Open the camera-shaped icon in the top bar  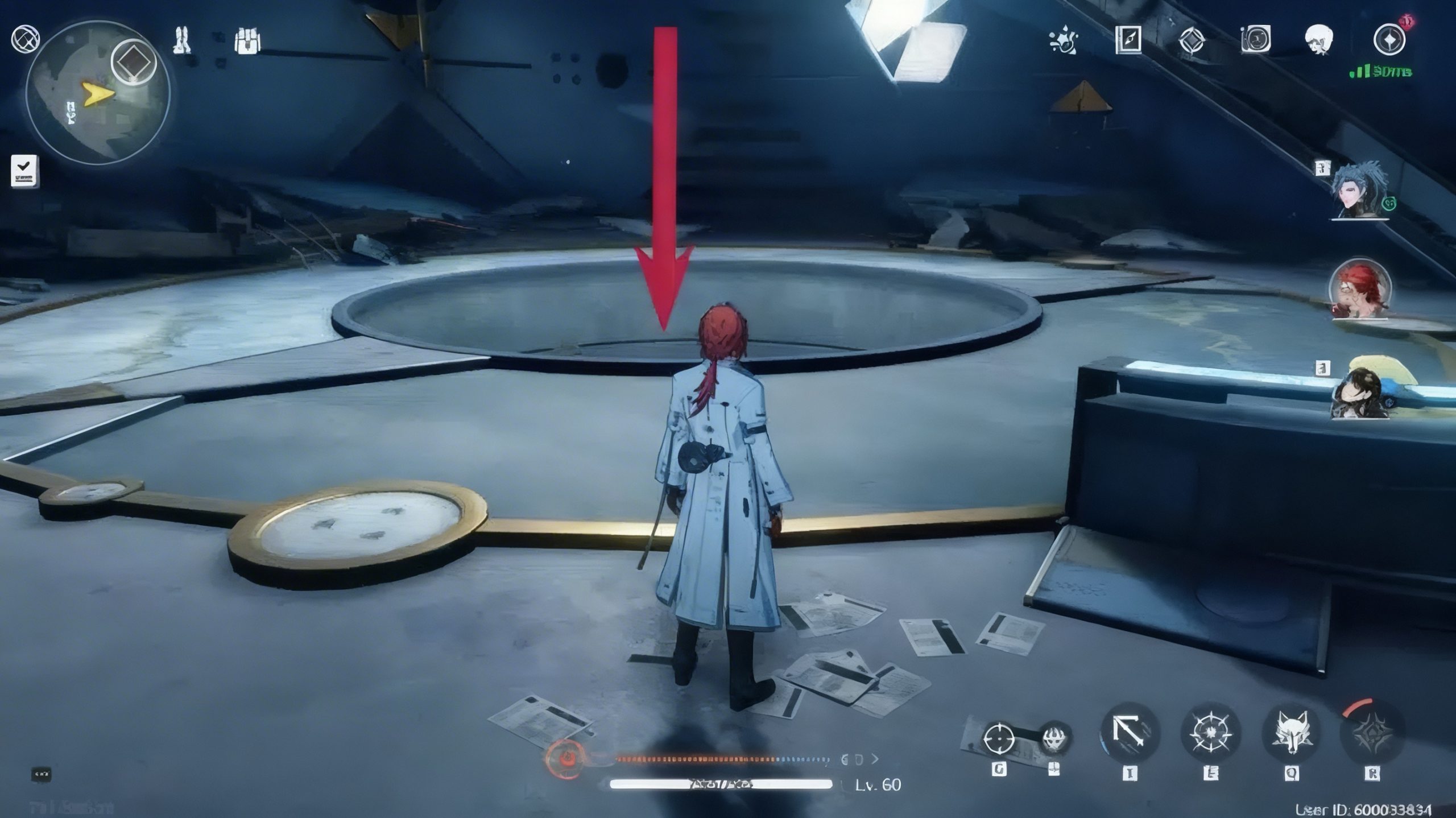pyautogui.click(x=1255, y=40)
